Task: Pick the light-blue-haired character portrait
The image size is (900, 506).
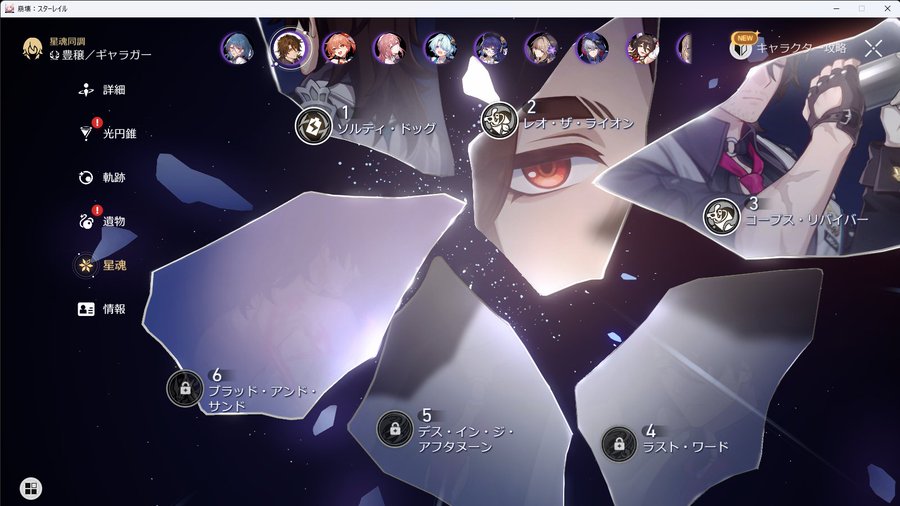Action: pyautogui.click(x=440, y=48)
